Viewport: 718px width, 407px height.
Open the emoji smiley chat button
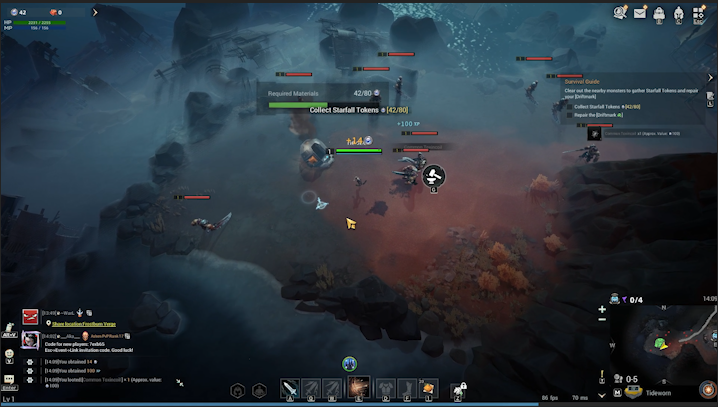(8, 354)
